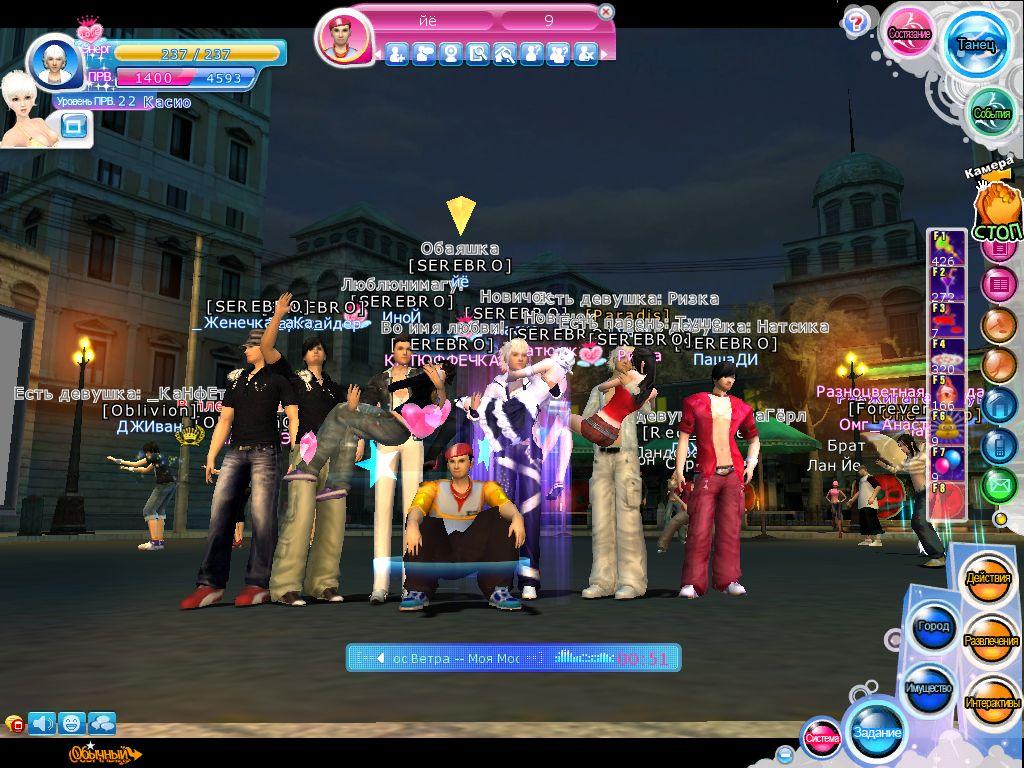1024x768 pixels.
Task: Open the Задание quest button
Action: point(877,732)
